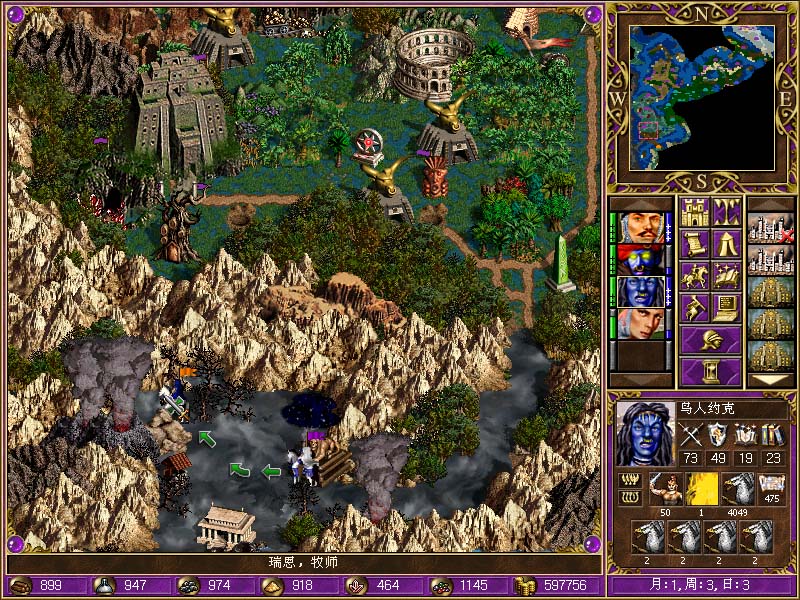
Task: Open the Quest Log scroll button
Action: (693, 244)
